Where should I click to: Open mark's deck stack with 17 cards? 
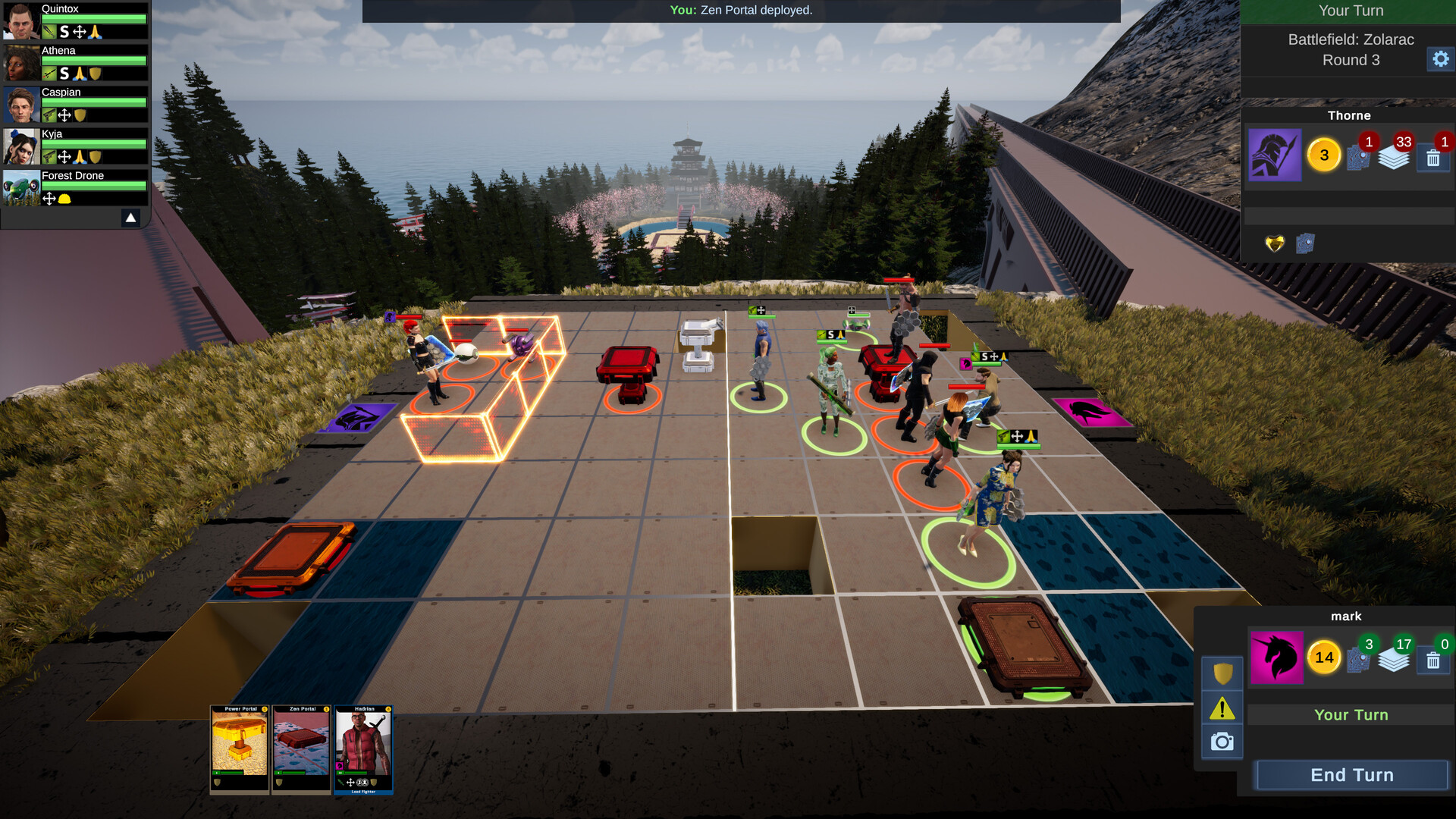click(x=1393, y=660)
